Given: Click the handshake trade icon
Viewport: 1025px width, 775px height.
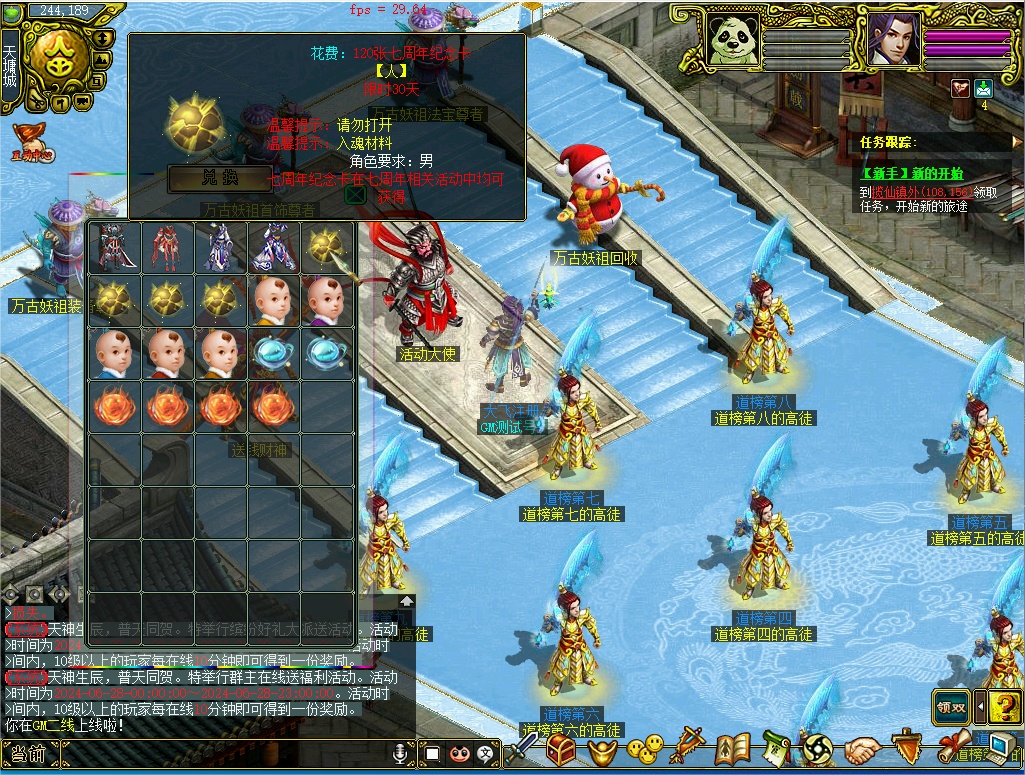Looking at the screenshot, I should coord(861,749).
